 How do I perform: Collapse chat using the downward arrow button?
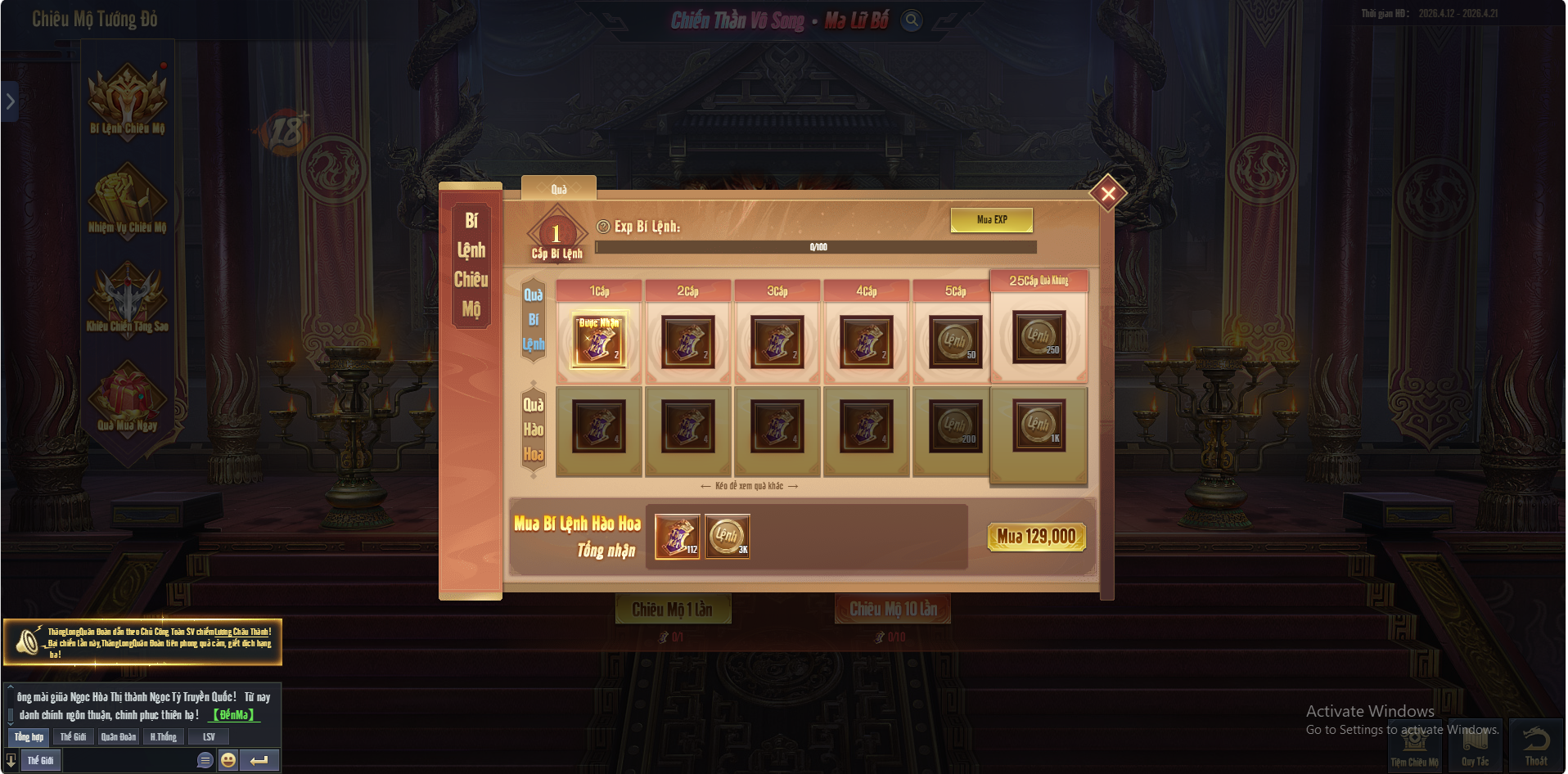click(10, 760)
